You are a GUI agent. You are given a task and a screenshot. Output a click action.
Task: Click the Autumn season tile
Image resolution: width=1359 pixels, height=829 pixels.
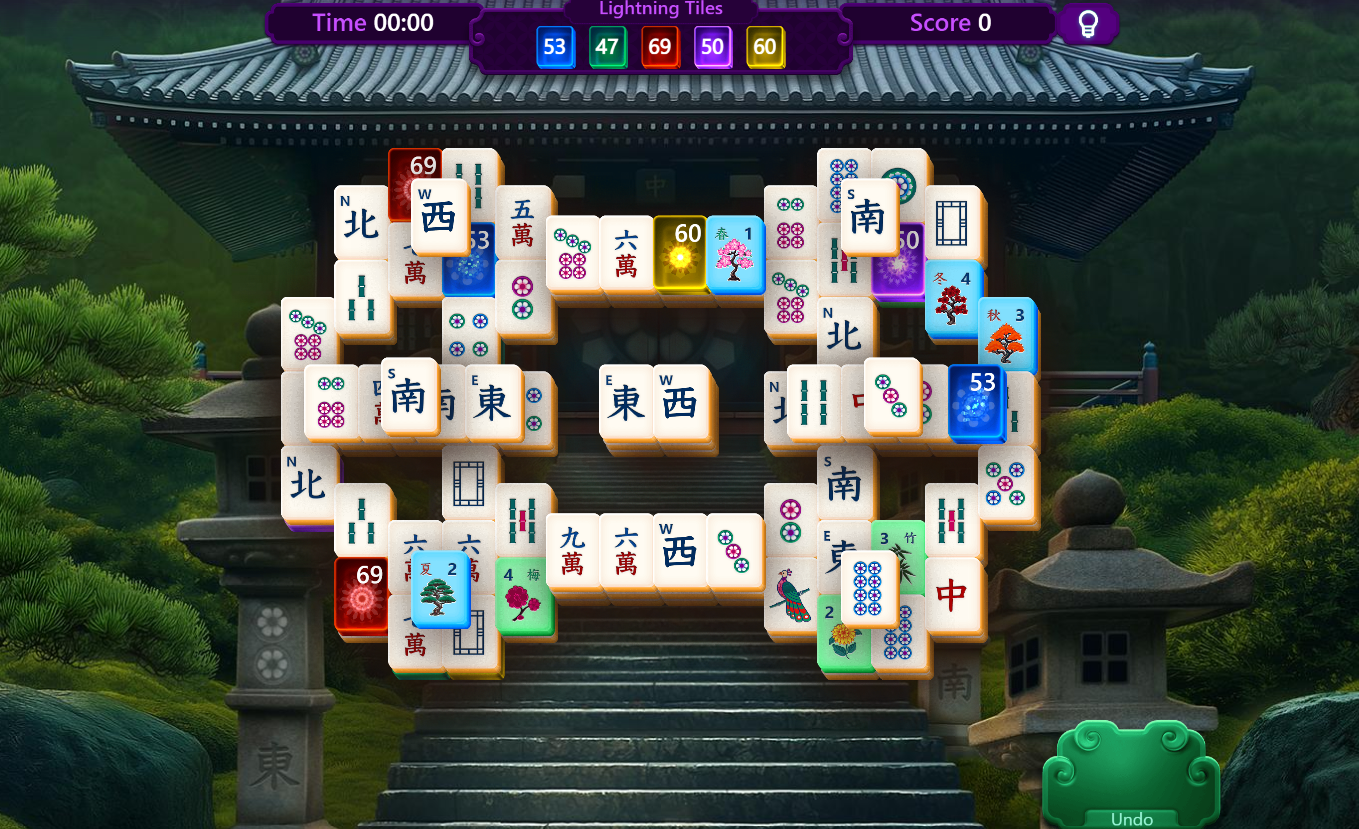[1008, 336]
